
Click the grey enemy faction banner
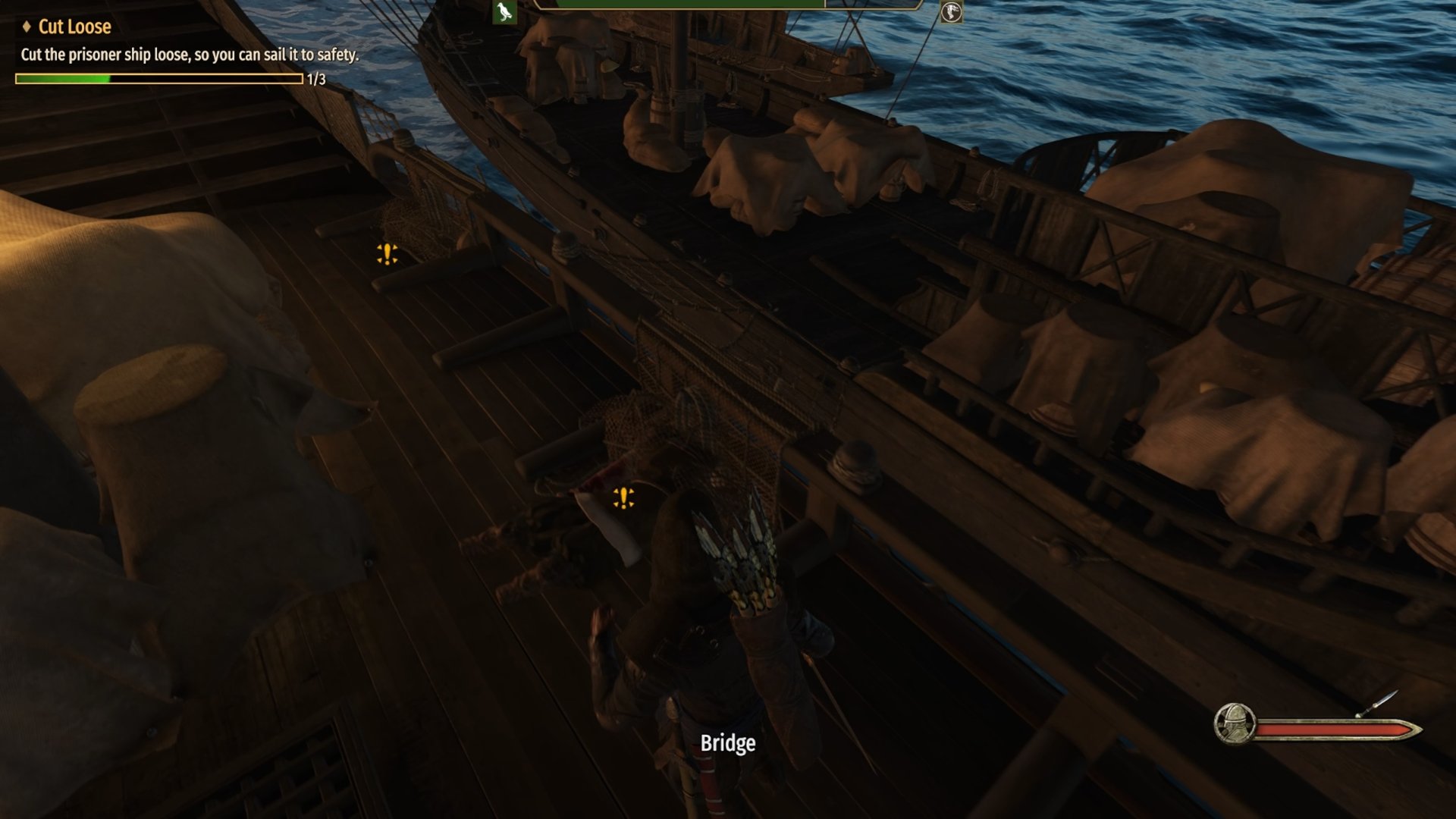point(951,11)
